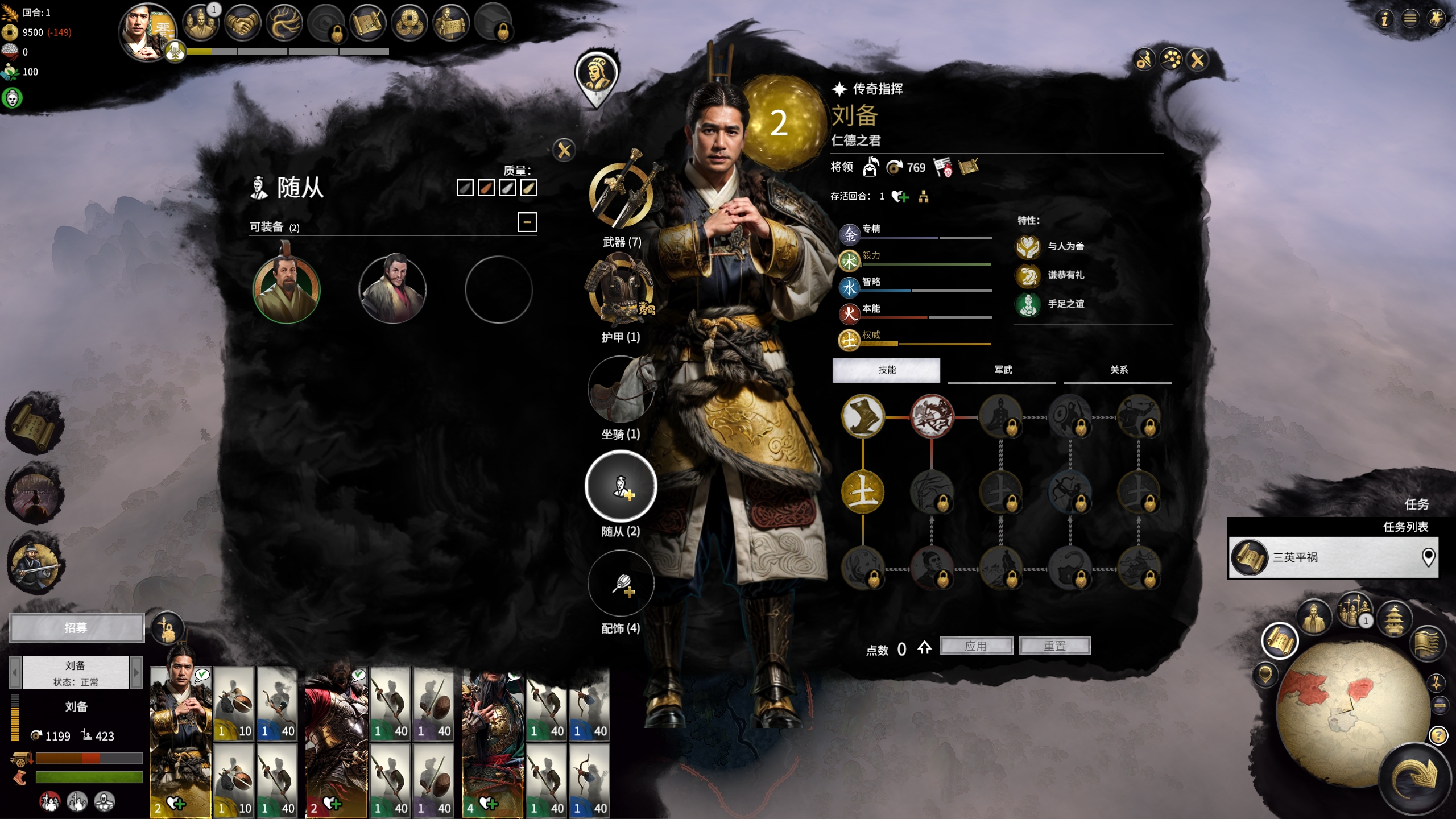The height and width of the screenshot is (819, 1456).
Task: Click the 招募 recruit button
Action: click(x=76, y=628)
